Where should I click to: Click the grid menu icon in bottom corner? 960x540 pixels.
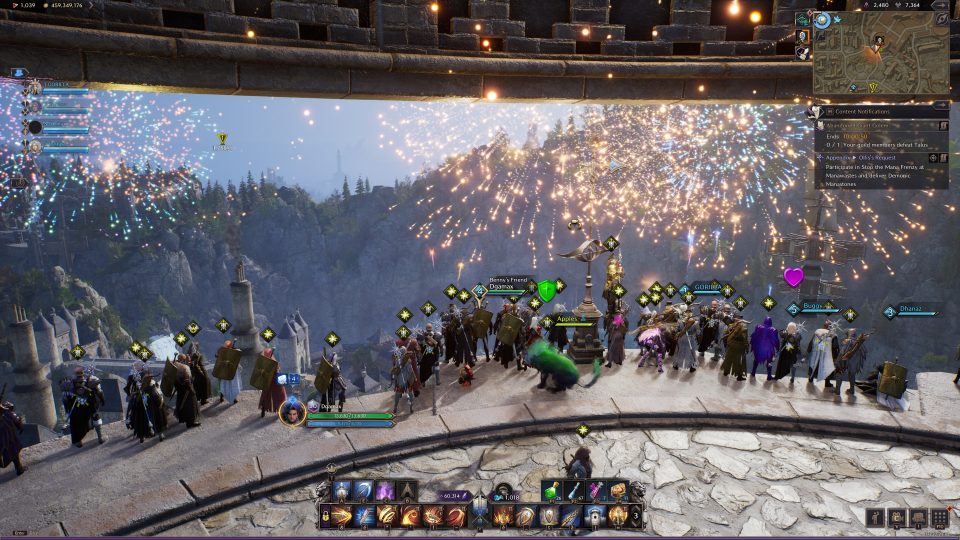click(939, 517)
